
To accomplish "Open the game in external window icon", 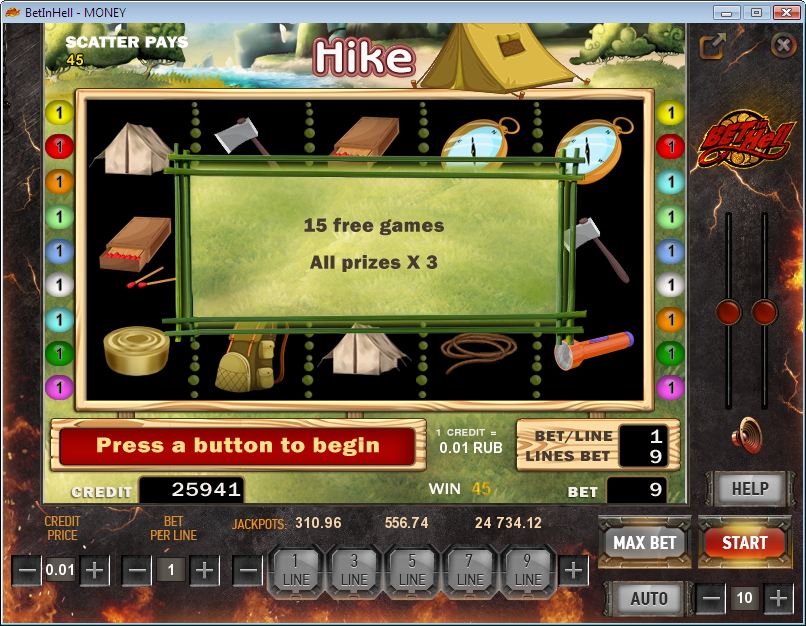I will coord(712,46).
